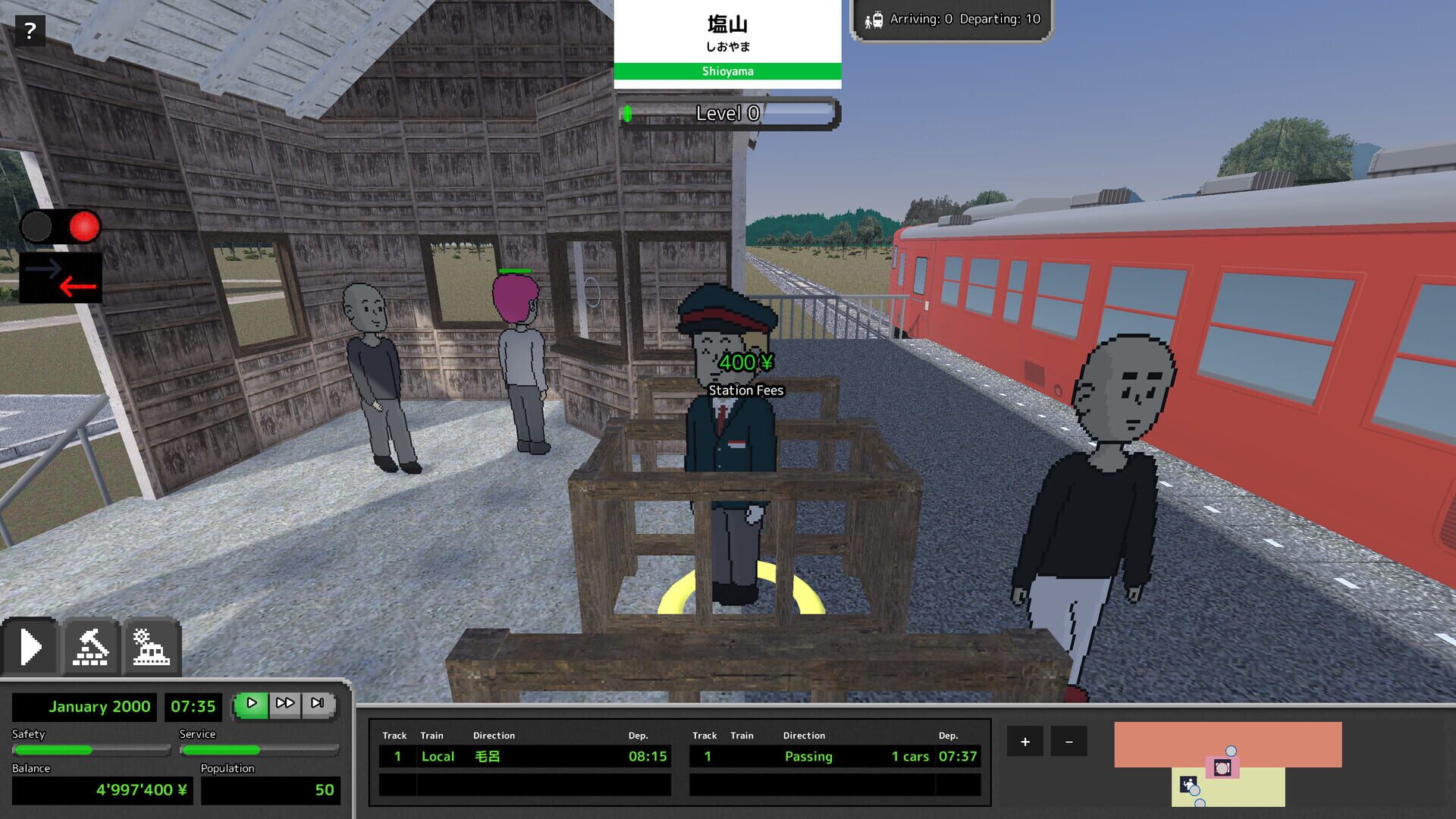The width and height of the screenshot is (1456, 819).
Task: Open the help panel via question mark icon
Action: pyautogui.click(x=30, y=30)
